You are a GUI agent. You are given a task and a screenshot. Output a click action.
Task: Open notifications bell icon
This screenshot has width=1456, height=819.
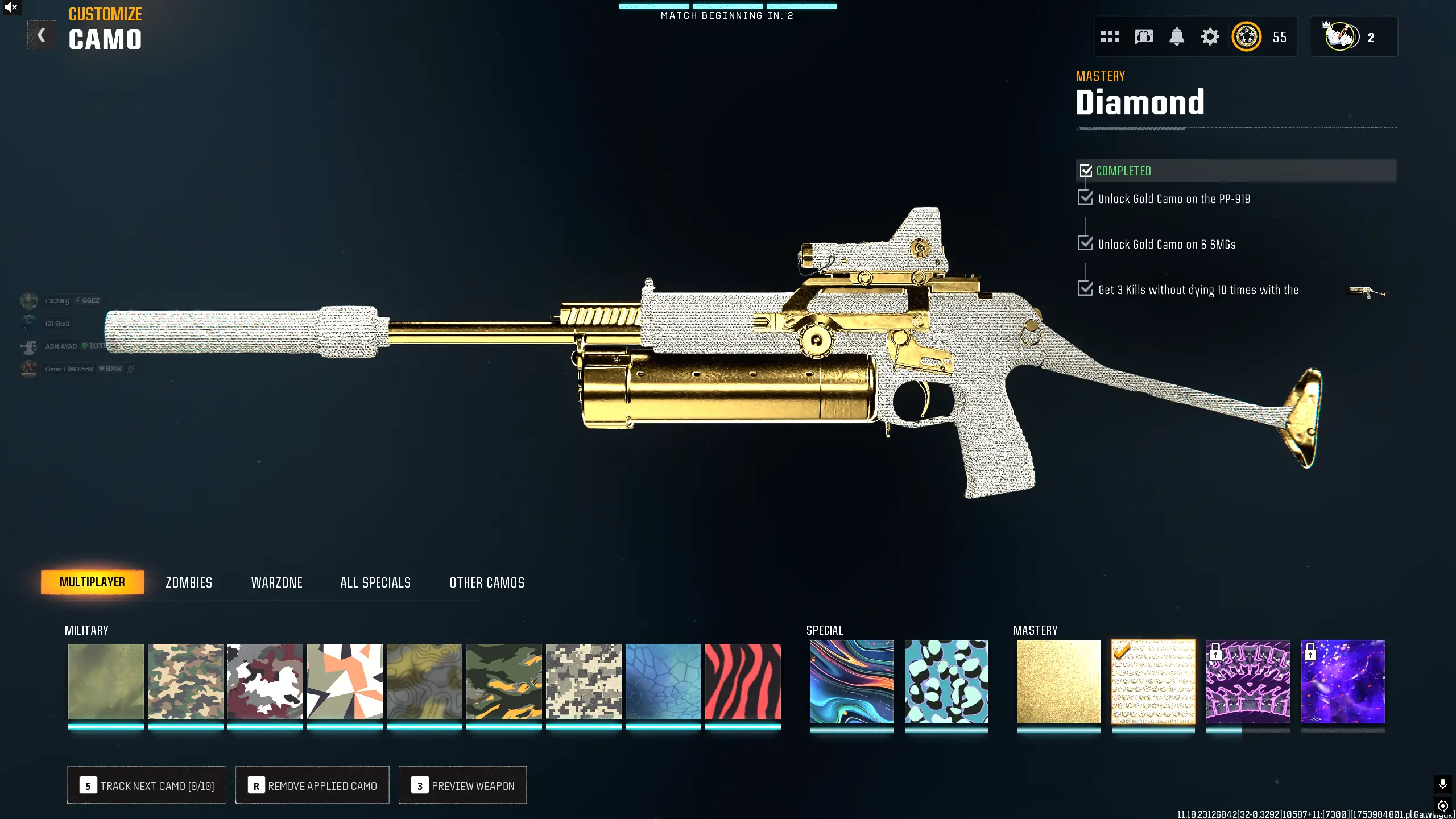pyautogui.click(x=1176, y=37)
